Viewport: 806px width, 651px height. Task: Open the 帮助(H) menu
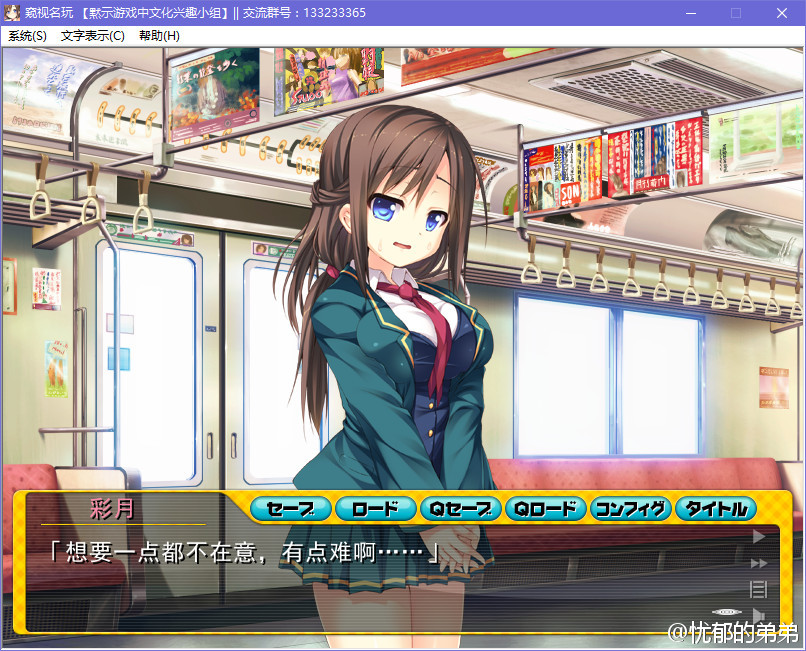coord(159,36)
